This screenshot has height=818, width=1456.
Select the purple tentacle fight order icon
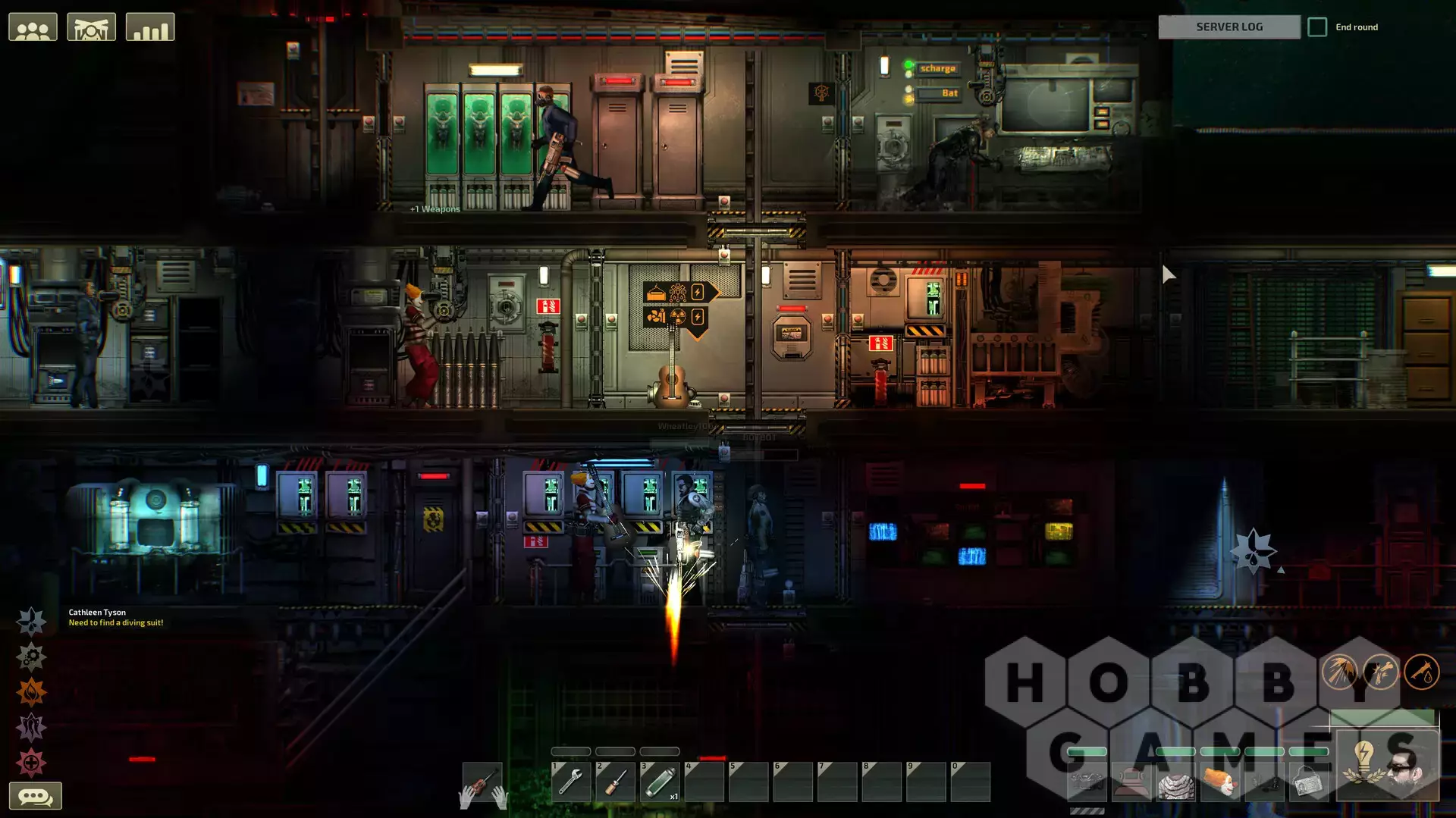(x=31, y=728)
